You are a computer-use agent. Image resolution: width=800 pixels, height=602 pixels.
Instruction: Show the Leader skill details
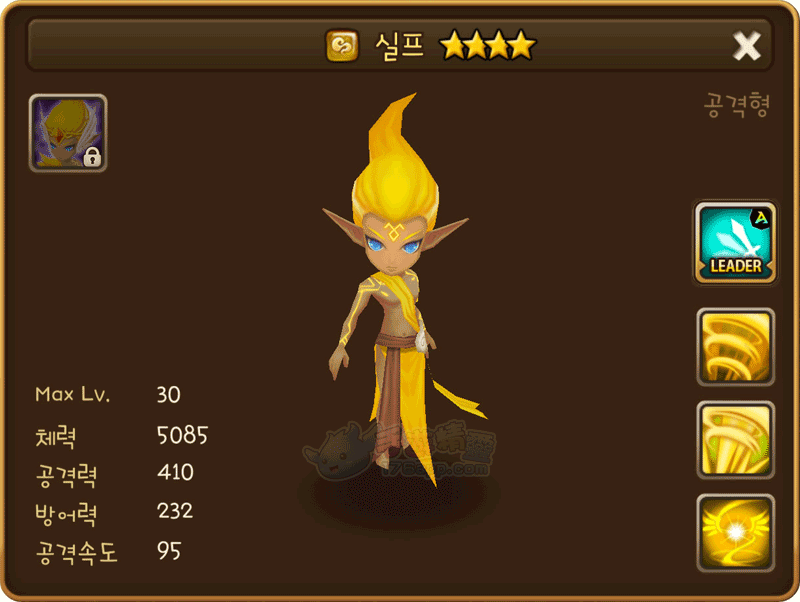pos(735,241)
